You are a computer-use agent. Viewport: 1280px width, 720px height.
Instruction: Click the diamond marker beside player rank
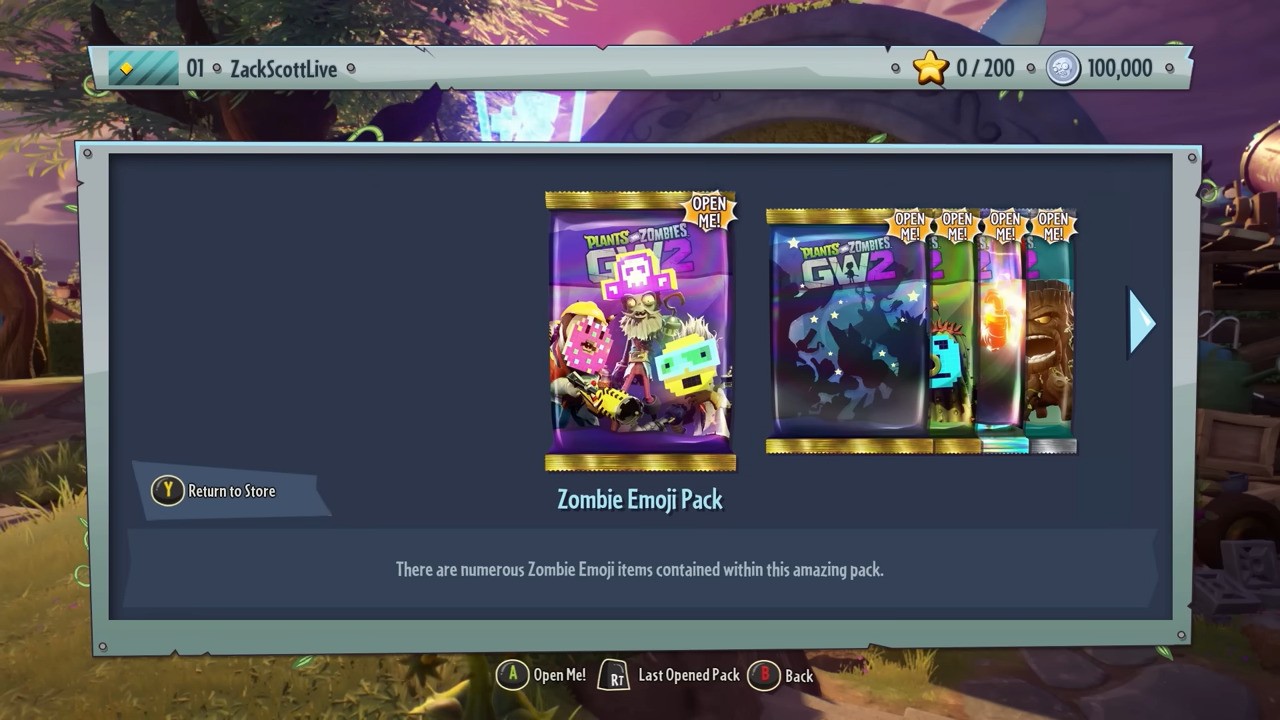126,68
